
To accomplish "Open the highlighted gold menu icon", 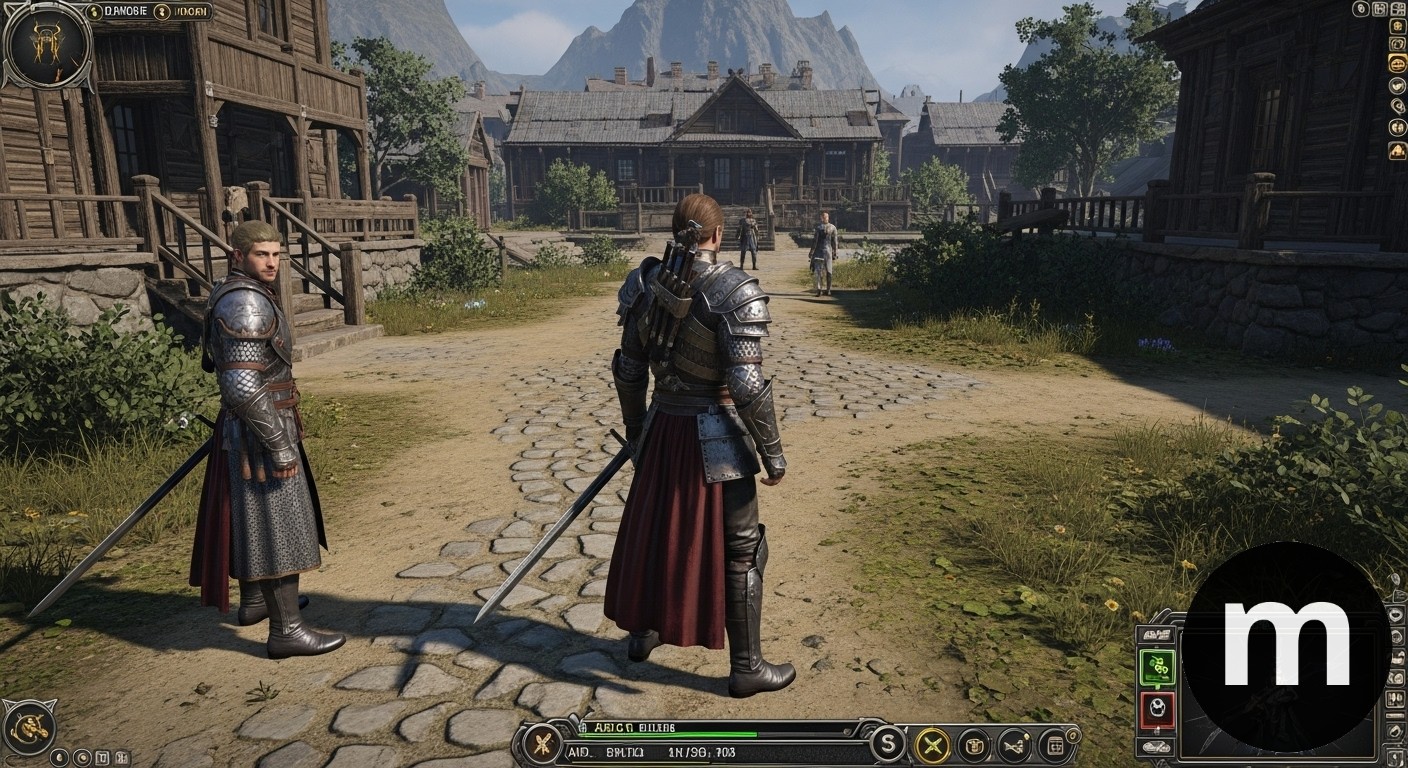I will [1397, 64].
